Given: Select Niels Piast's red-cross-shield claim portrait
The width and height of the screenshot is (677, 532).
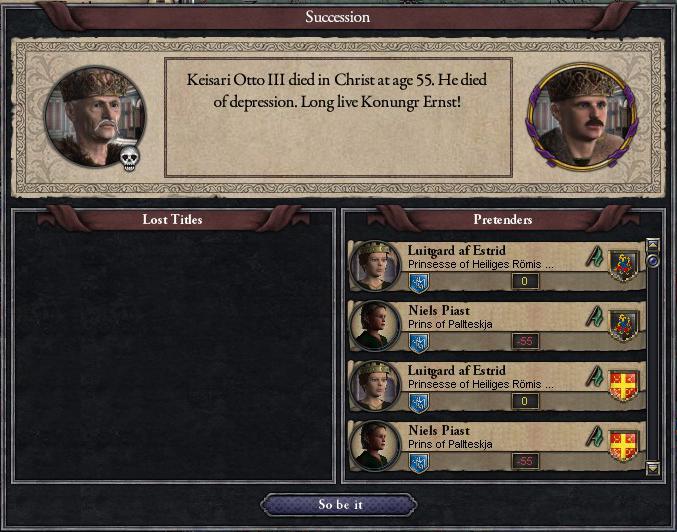Looking at the screenshot, I should [375, 445].
